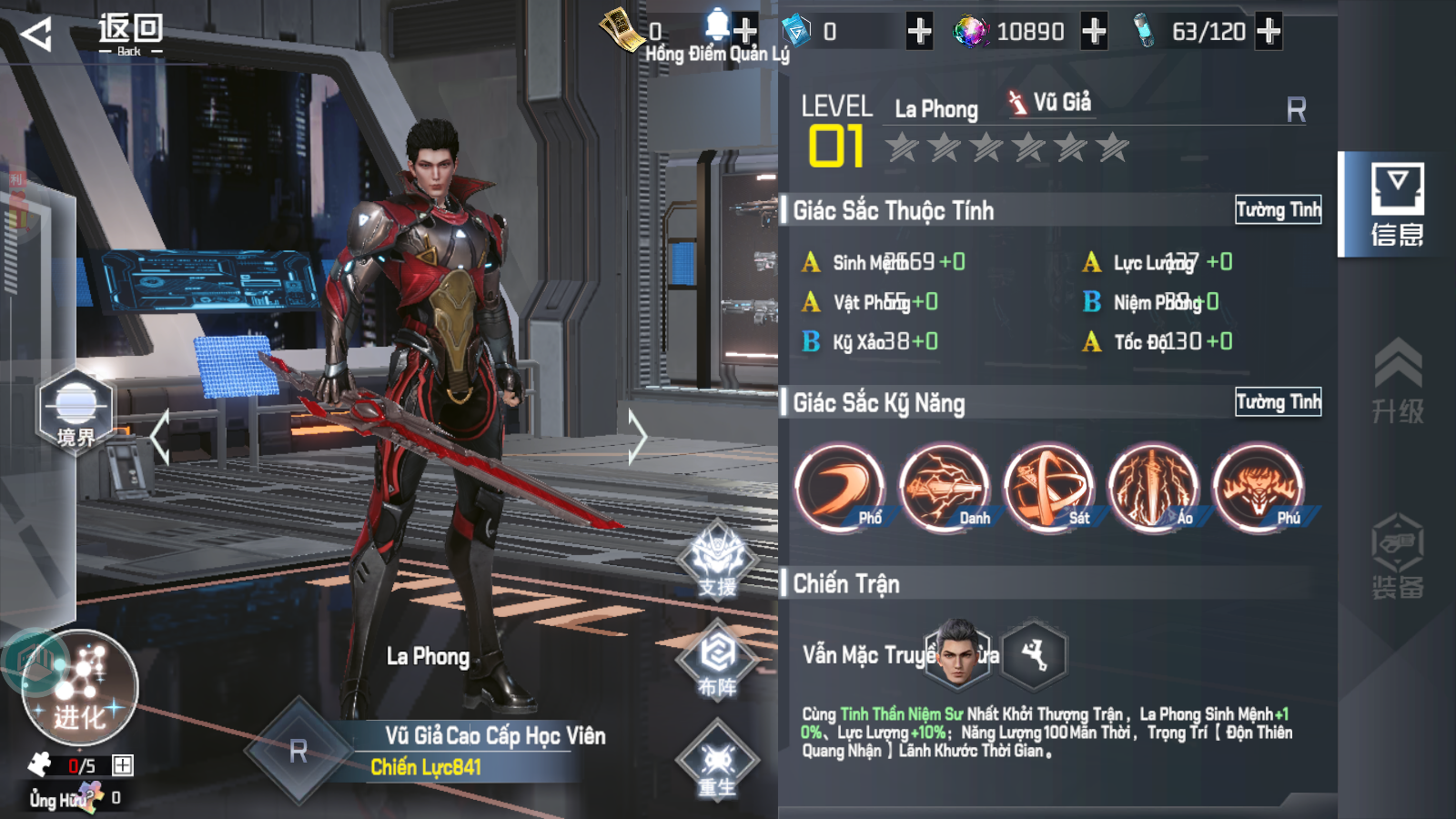Select the Phú skill icon
The image size is (1456, 819).
click(x=1258, y=488)
